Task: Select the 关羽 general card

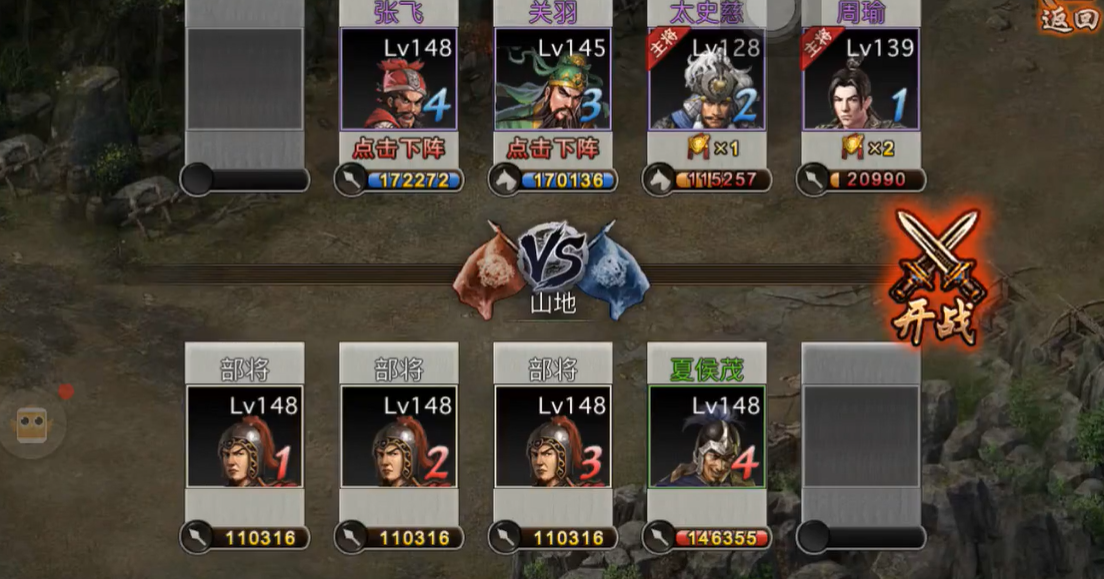Action: coord(553,79)
